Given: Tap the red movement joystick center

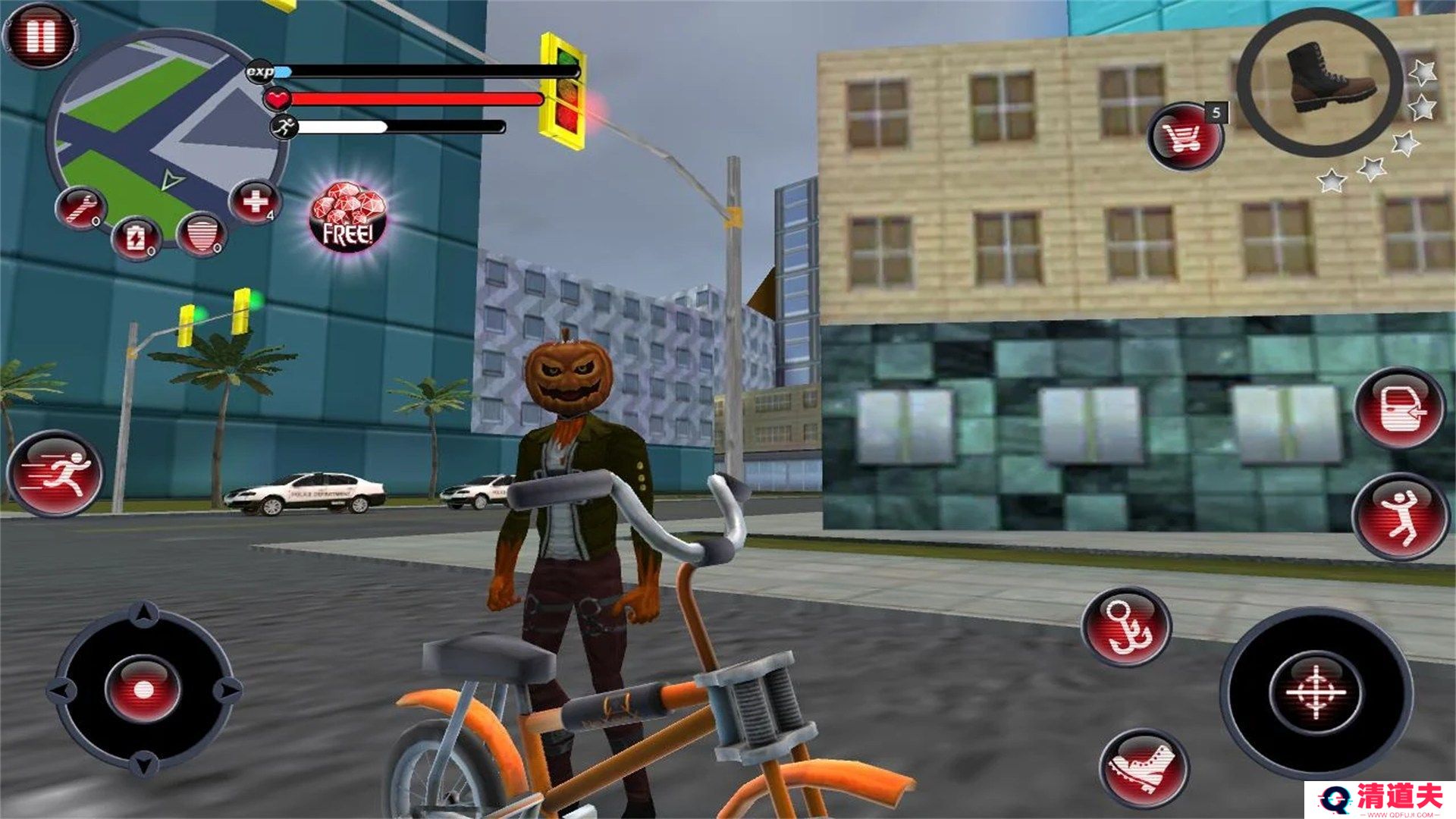Looking at the screenshot, I should coord(143,689).
